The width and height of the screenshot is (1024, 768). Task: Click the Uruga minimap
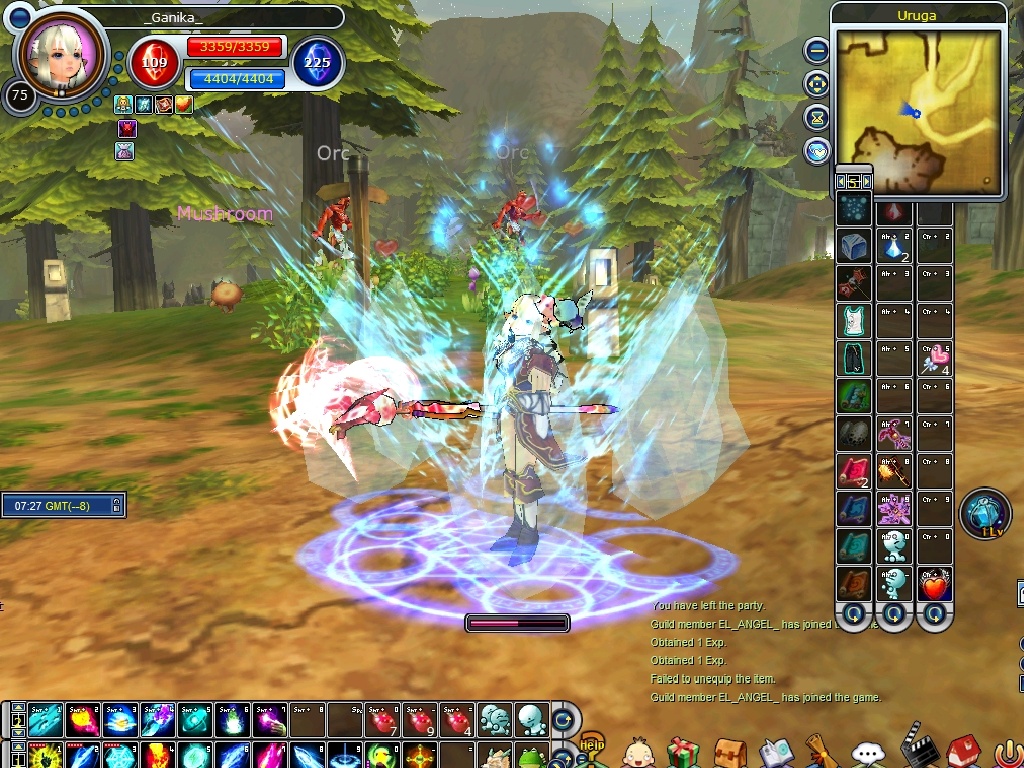[918, 110]
